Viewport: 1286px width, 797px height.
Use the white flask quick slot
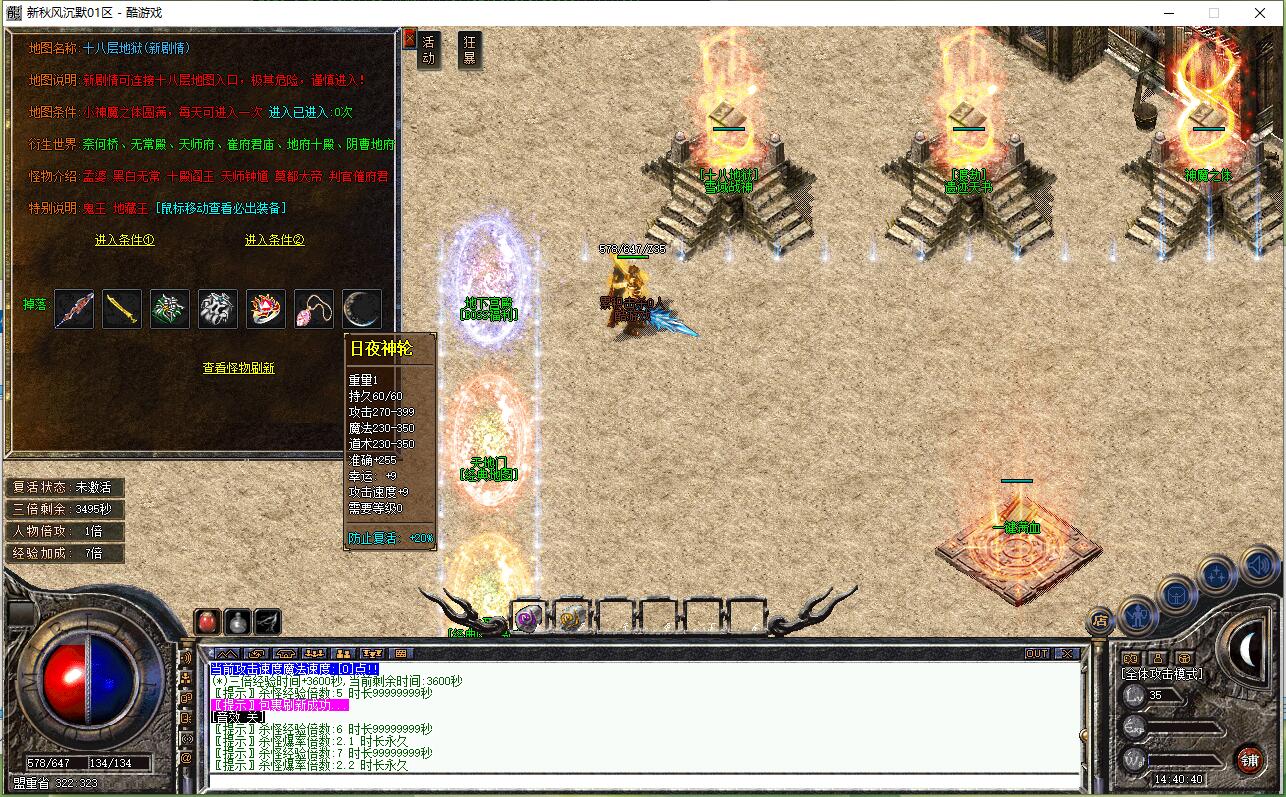point(237,621)
